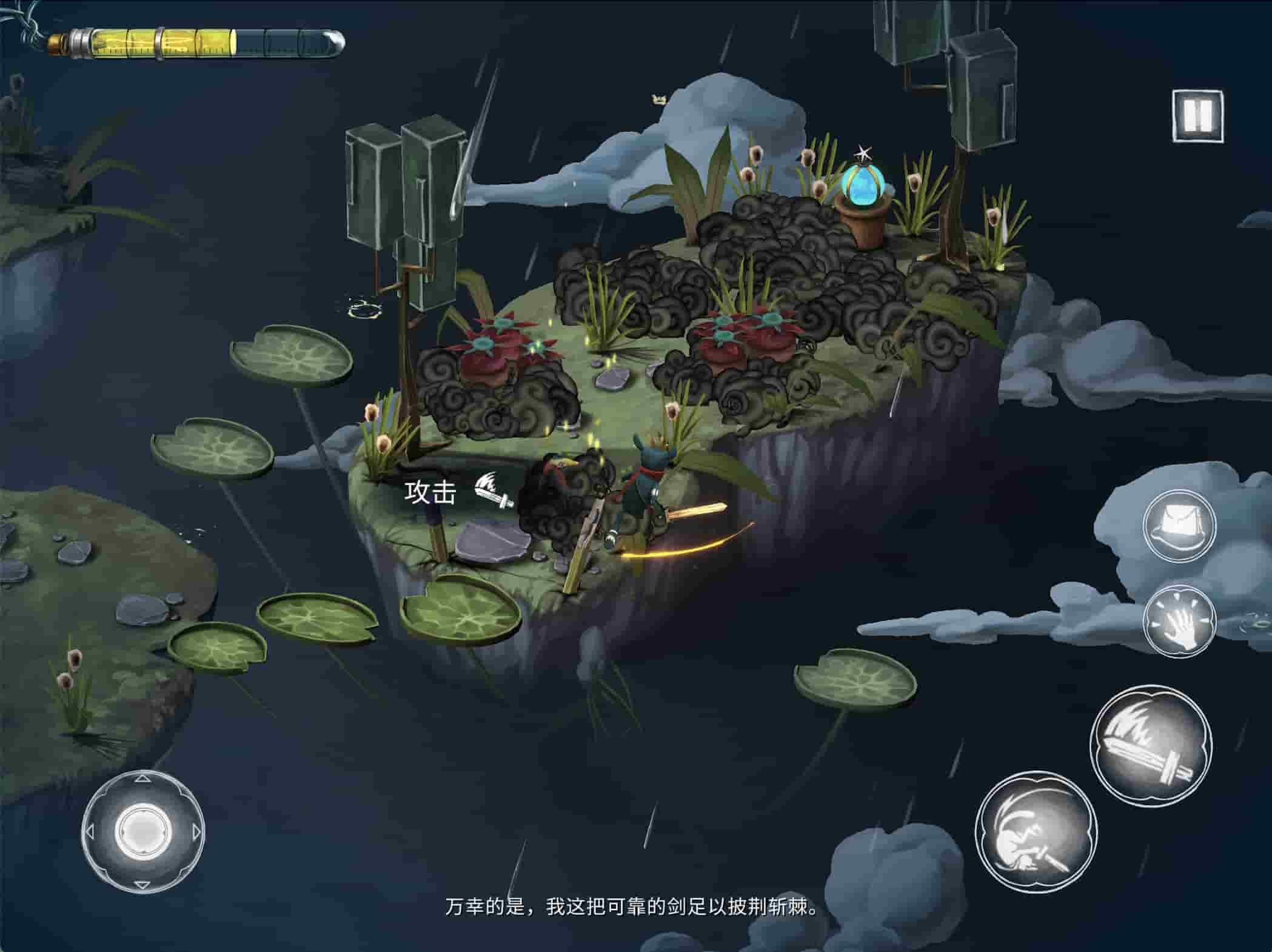The height and width of the screenshot is (952, 1272).
Task: Pause the game
Action: [1197, 115]
